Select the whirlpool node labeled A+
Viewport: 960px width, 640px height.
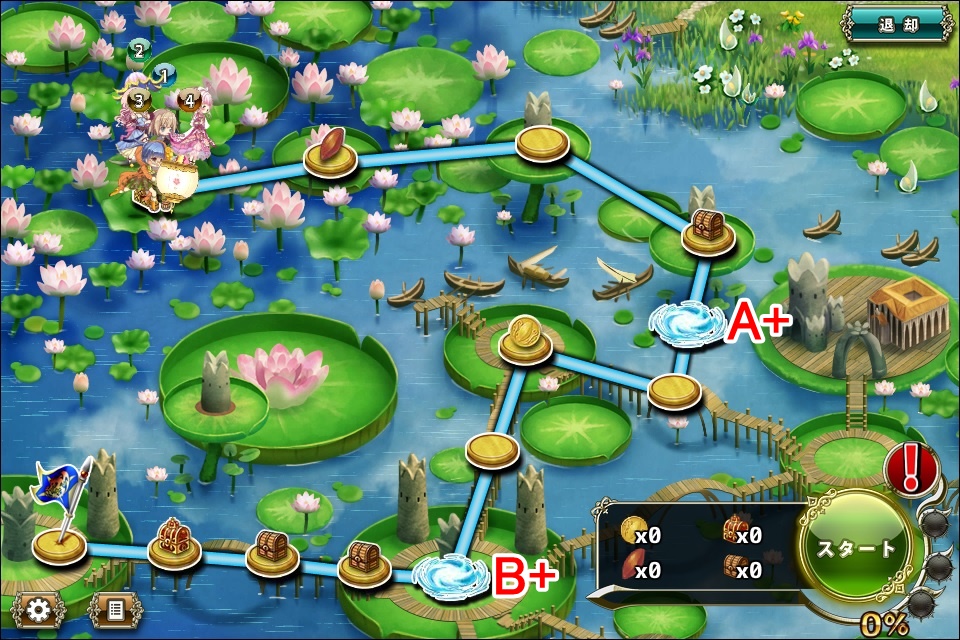coord(687,323)
